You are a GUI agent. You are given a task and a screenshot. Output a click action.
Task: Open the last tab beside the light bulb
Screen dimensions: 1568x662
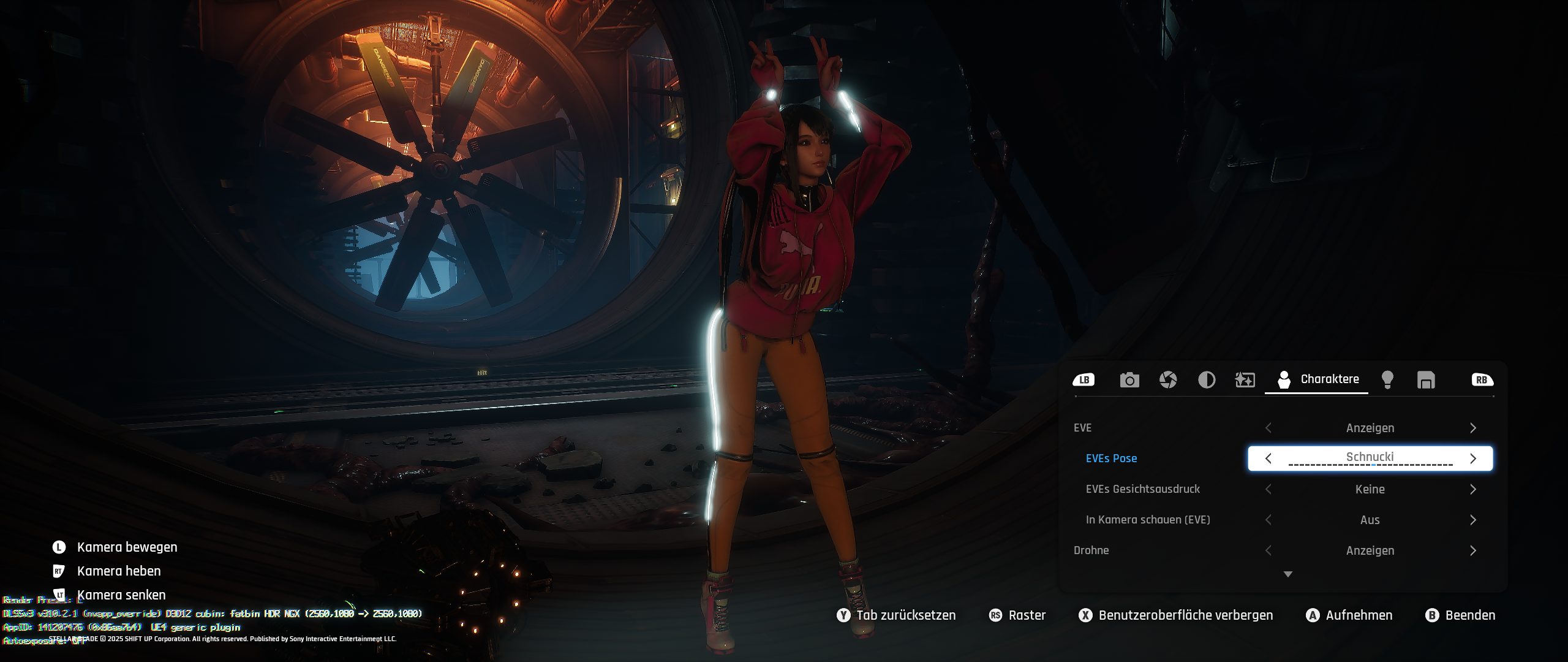coord(1426,380)
